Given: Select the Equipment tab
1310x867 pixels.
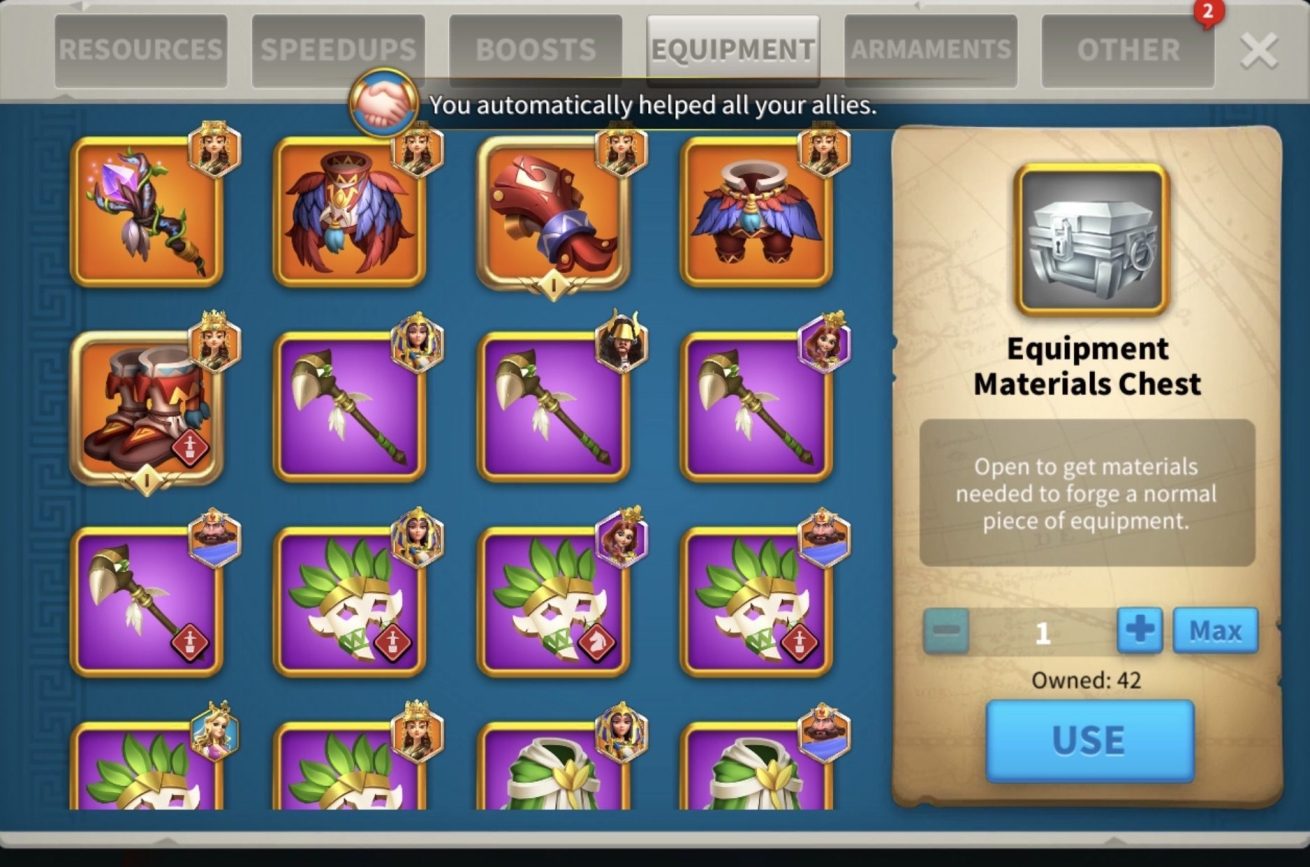Looking at the screenshot, I should point(733,50).
